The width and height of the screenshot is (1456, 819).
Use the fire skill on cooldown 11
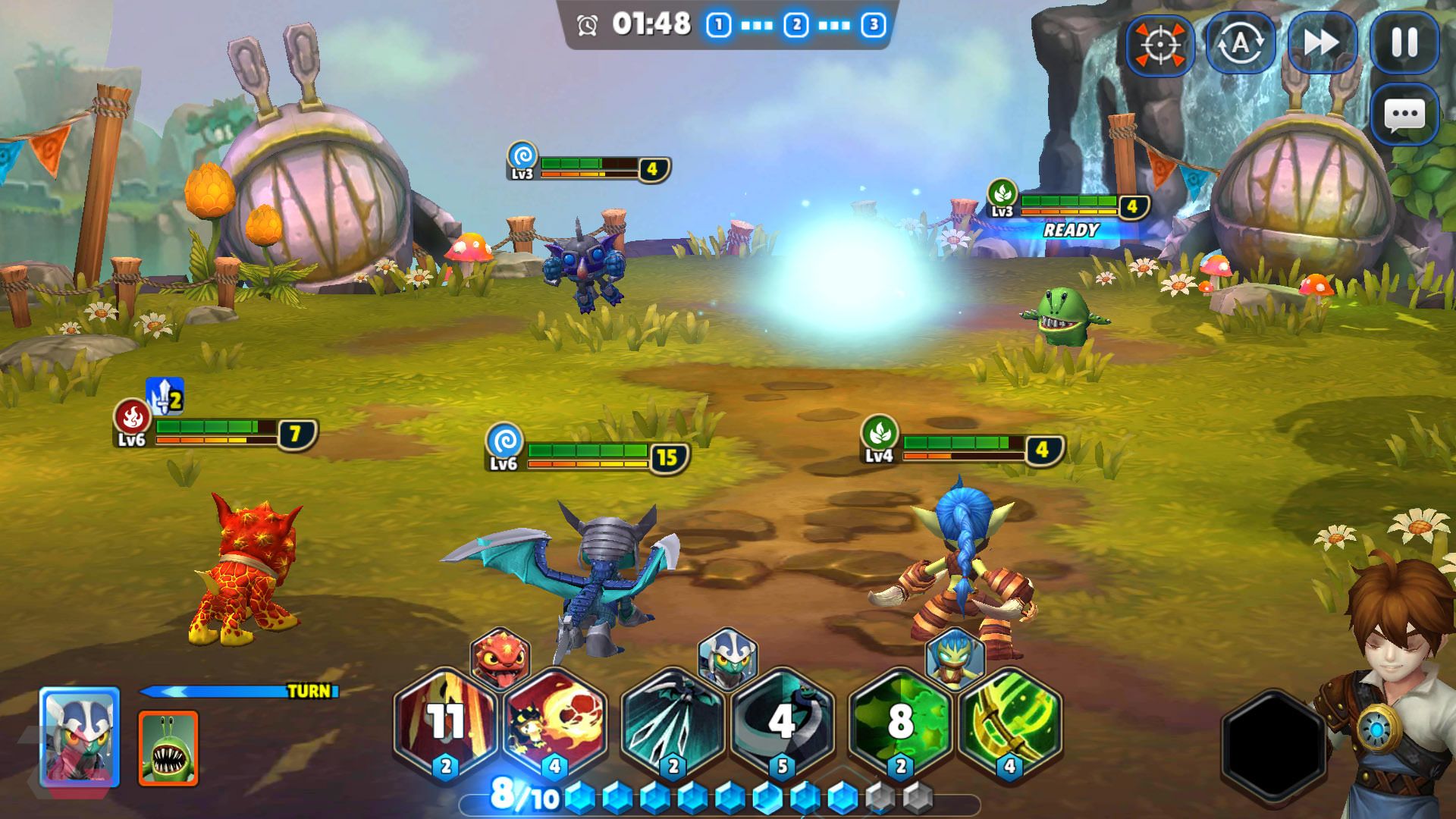(446, 721)
